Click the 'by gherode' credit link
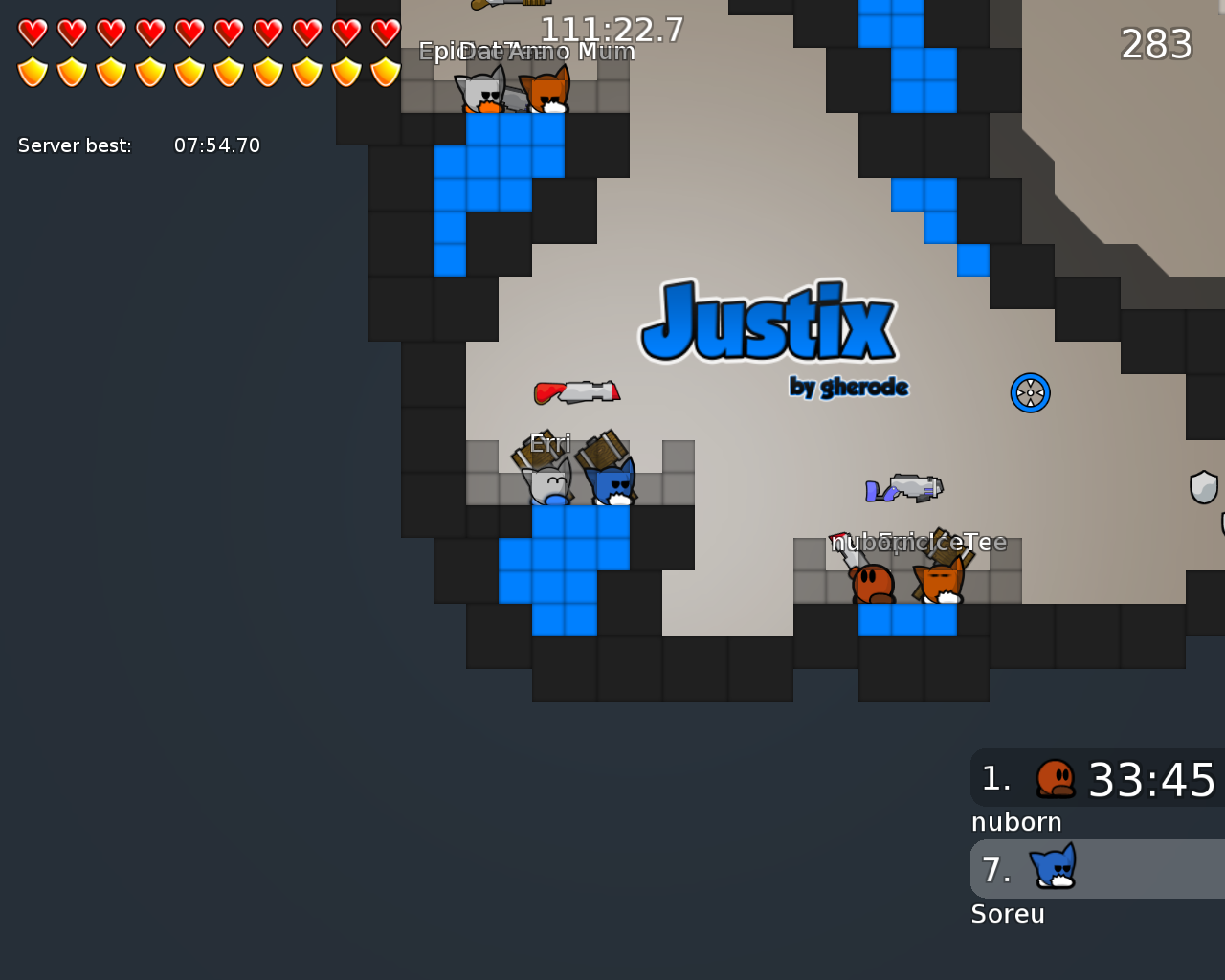Viewport: 1225px width, 980px height. coord(848,387)
